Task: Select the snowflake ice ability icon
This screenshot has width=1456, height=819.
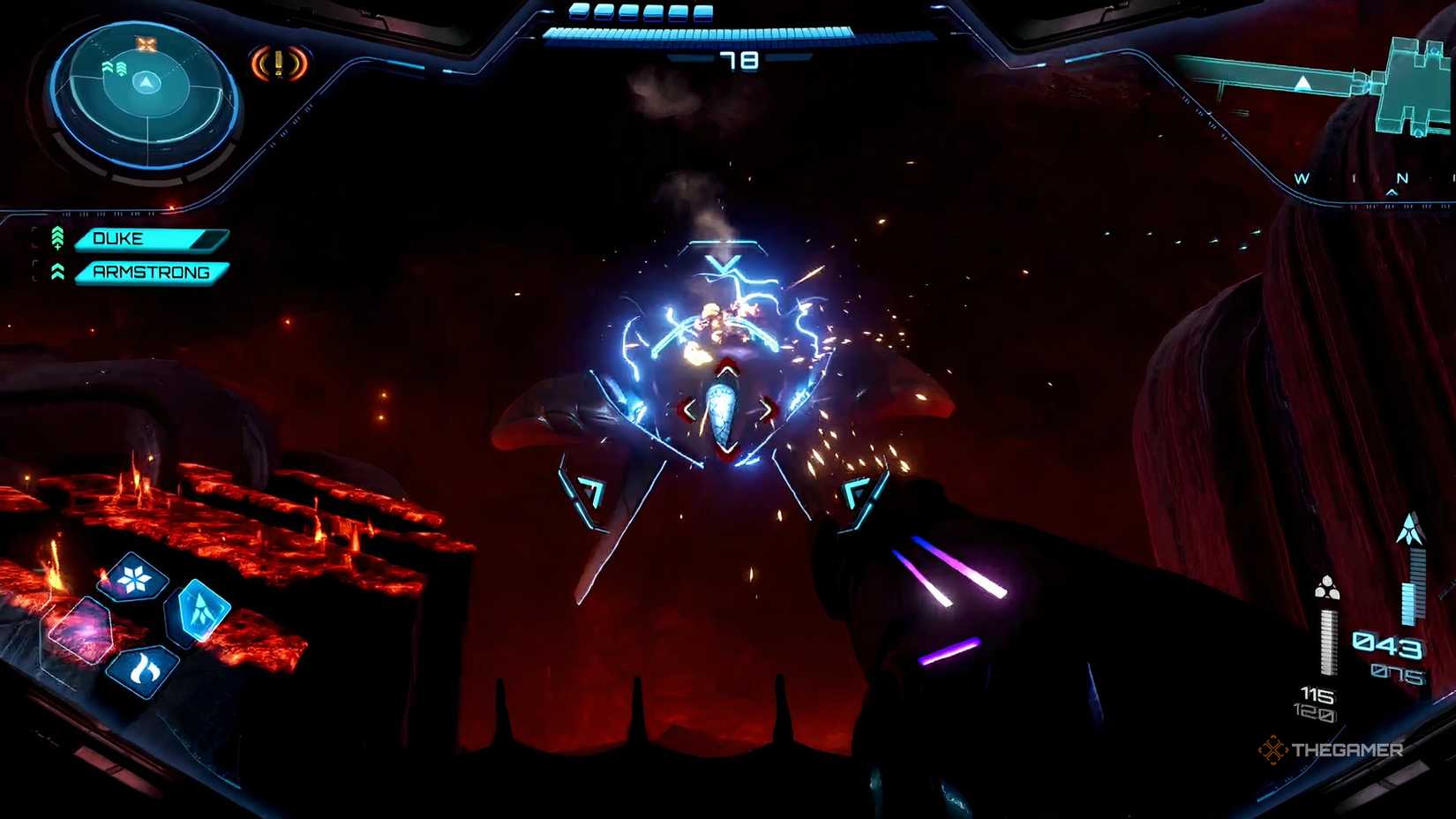Action: (x=132, y=581)
